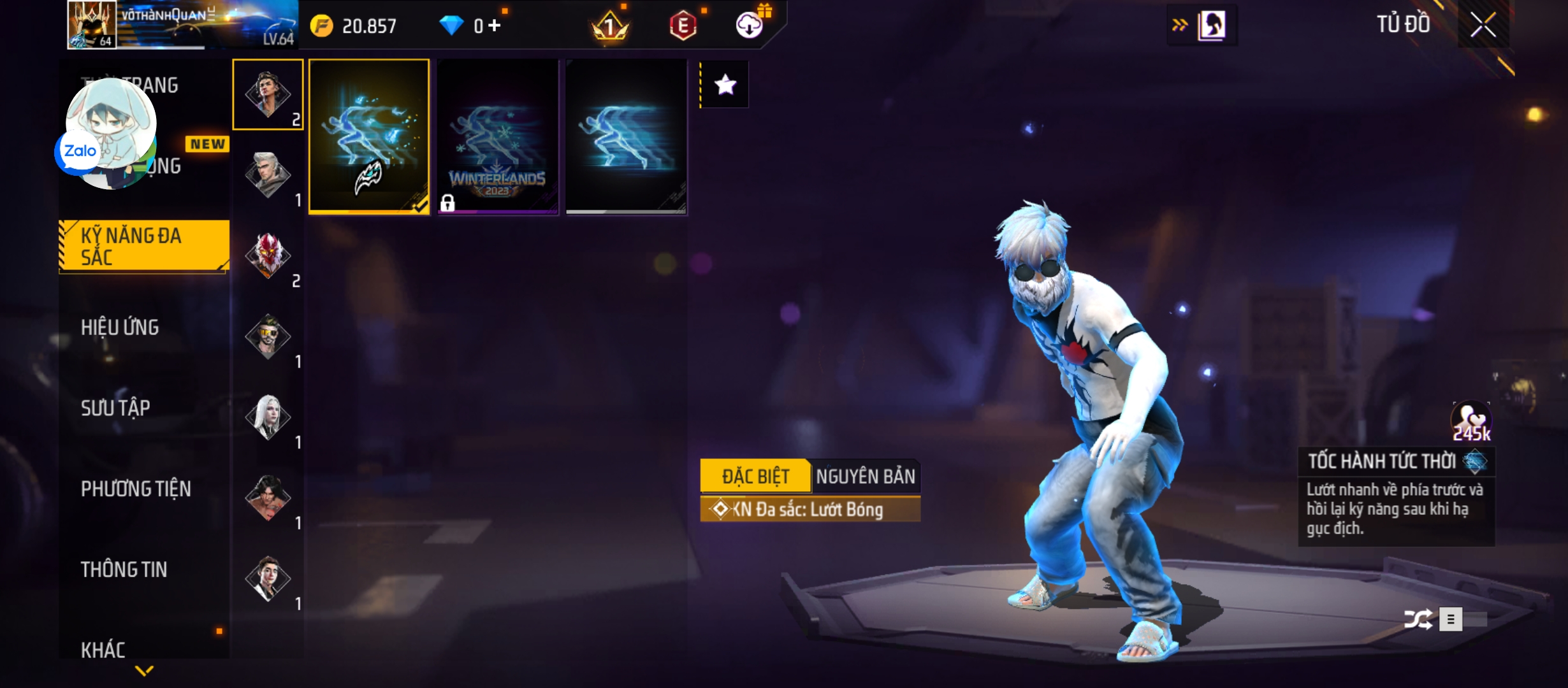
Task: Toggle the shuffle random skin icon
Action: tap(1418, 619)
